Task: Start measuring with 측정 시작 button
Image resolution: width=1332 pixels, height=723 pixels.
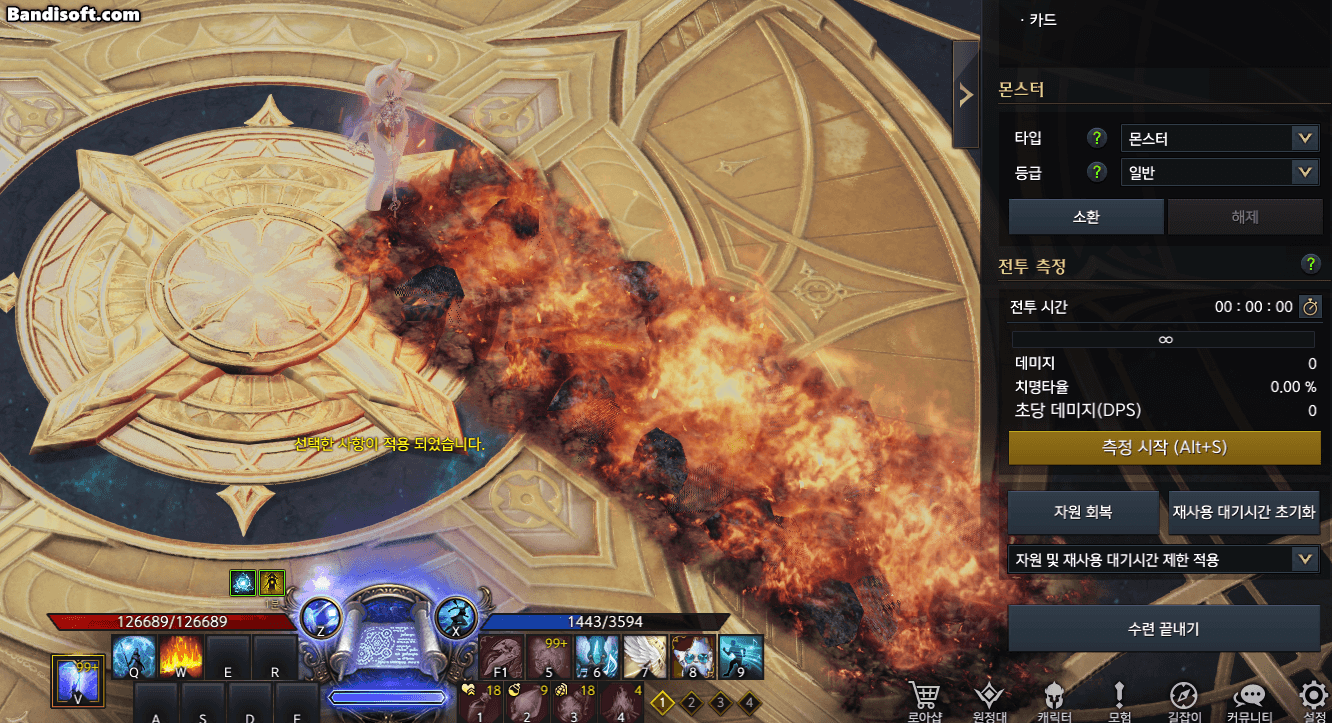Action: (1164, 448)
